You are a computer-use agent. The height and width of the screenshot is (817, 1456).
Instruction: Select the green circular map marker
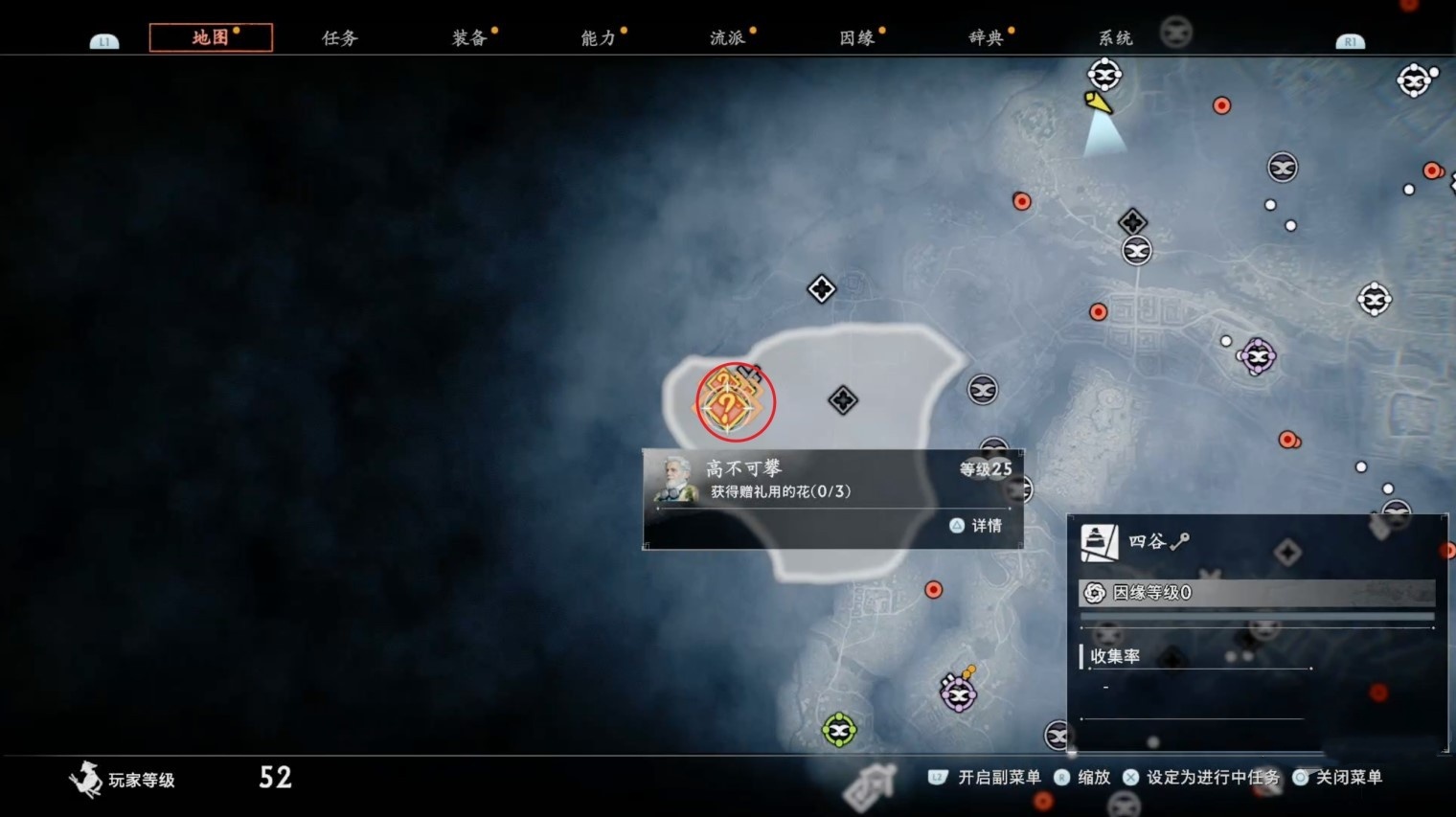tap(839, 731)
